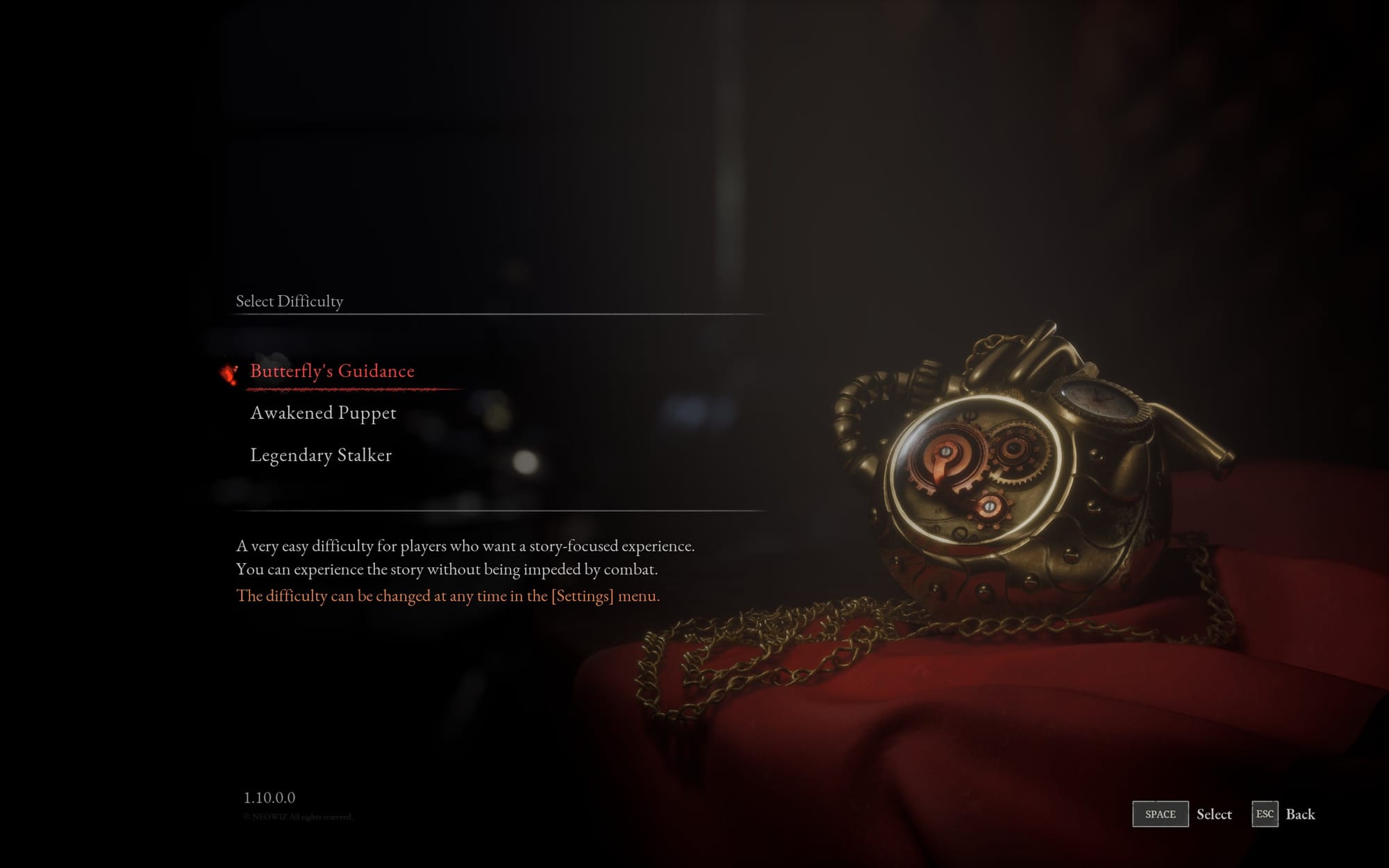Click the Select Difficulty heading
The width and height of the screenshot is (1389, 868).
(x=289, y=302)
